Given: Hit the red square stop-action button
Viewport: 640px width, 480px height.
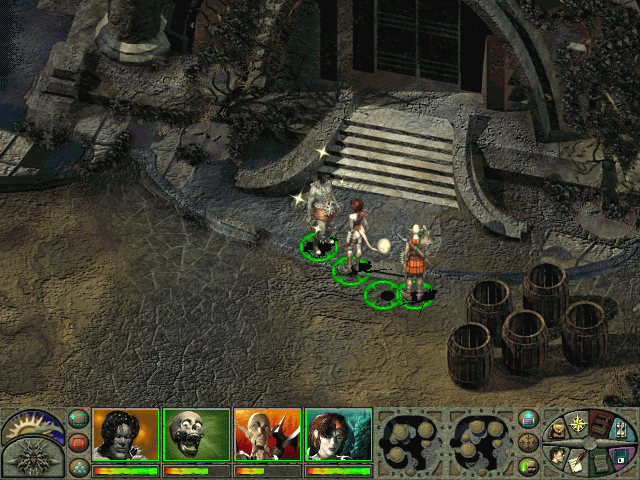Looking at the screenshot, I should tap(79, 442).
